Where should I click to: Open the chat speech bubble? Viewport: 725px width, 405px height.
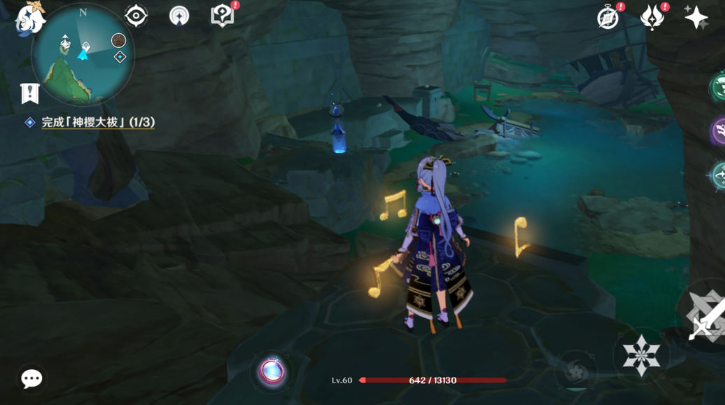tap(32, 378)
